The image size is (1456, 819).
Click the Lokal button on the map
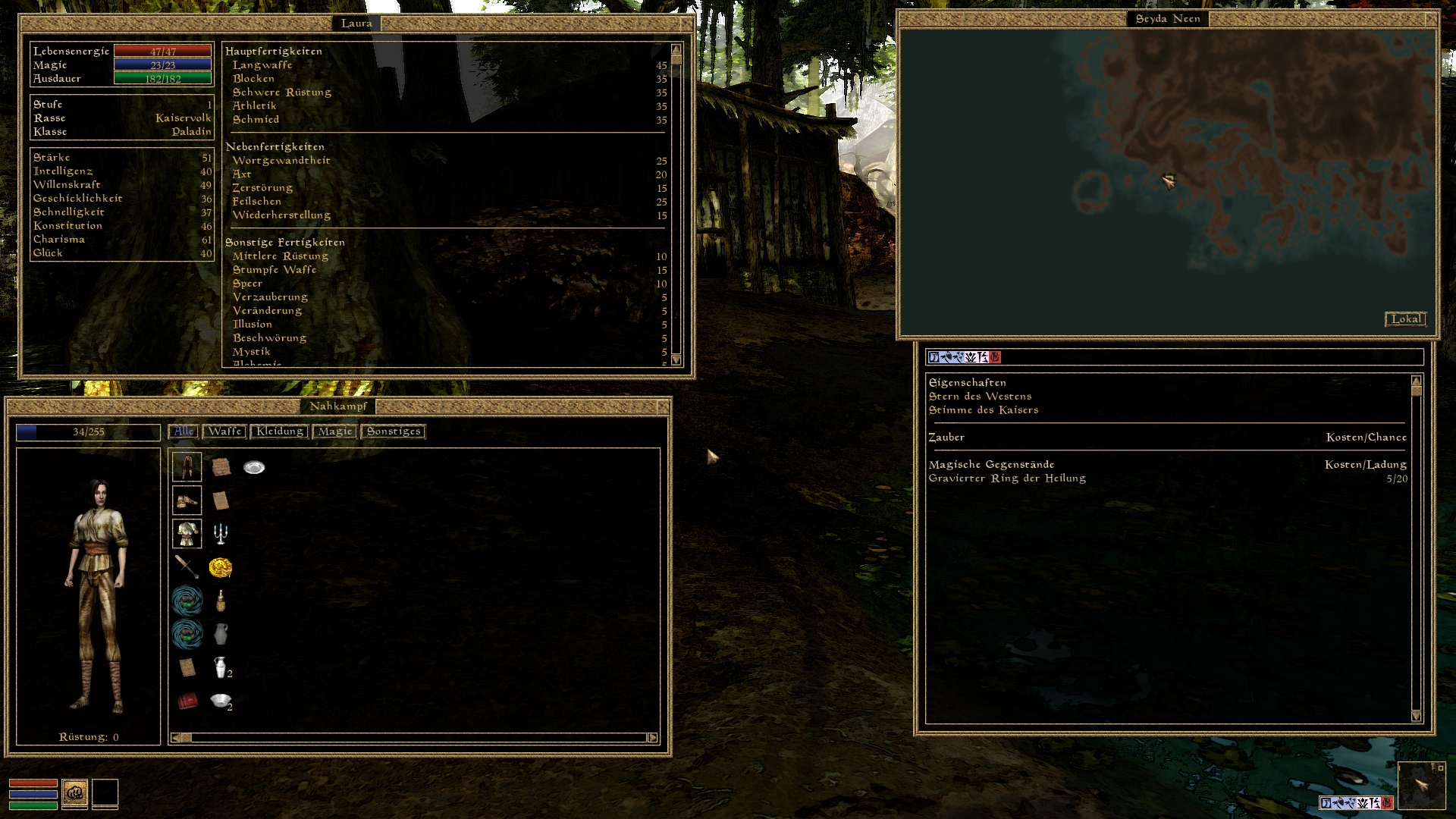[1407, 319]
